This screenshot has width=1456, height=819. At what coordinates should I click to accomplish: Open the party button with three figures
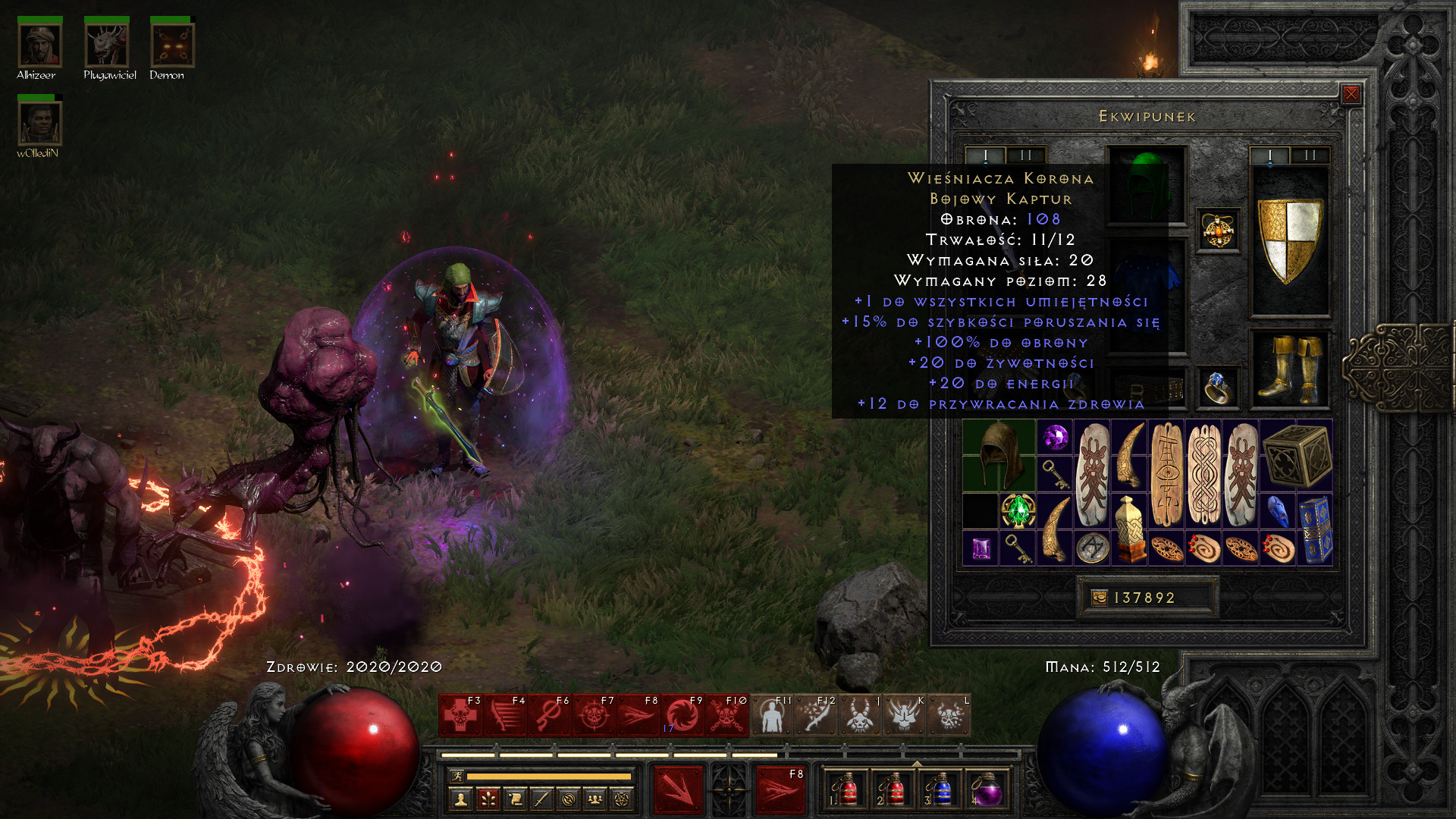pyautogui.click(x=595, y=799)
